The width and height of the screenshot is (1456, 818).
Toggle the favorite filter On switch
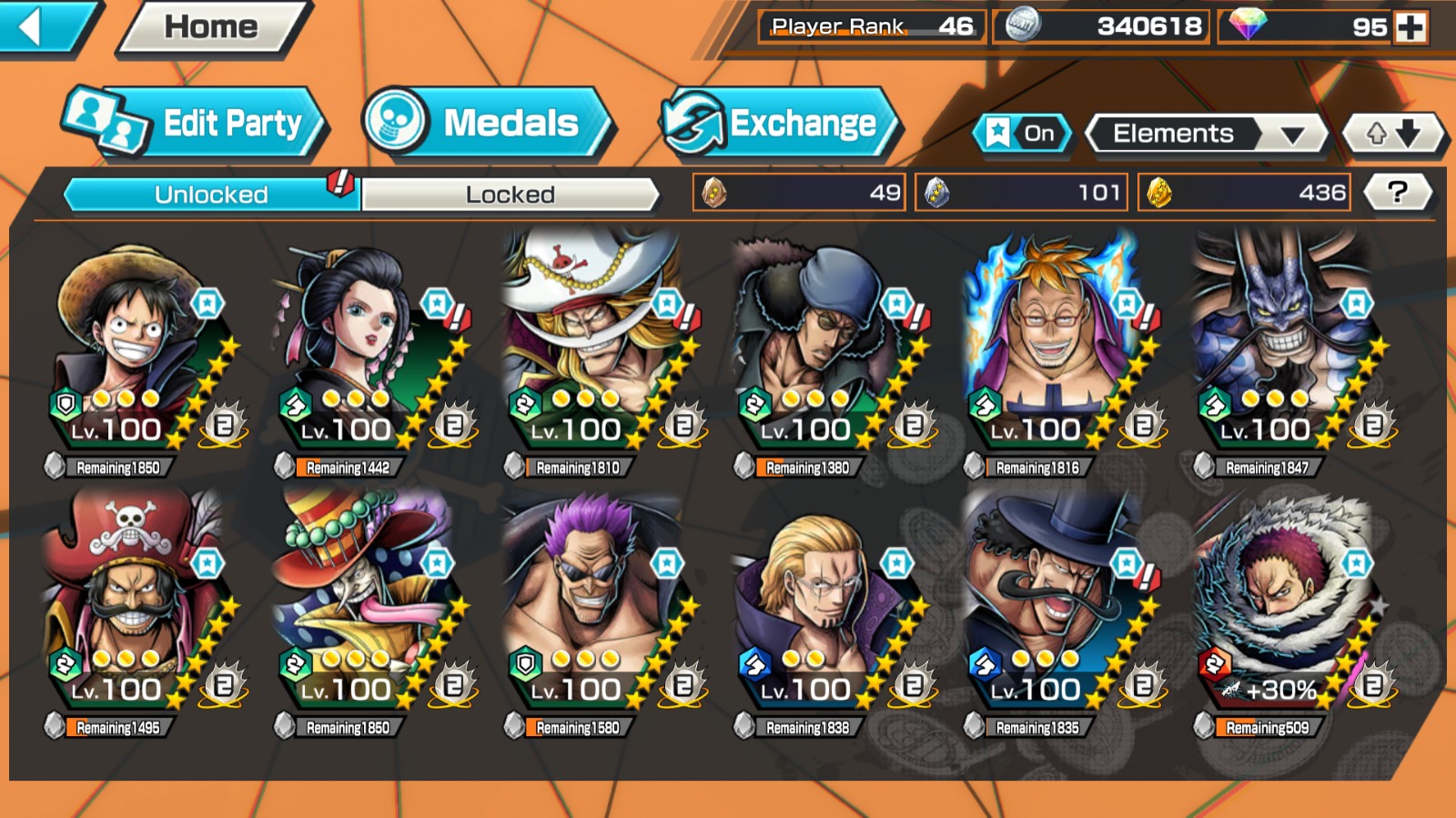1022,134
